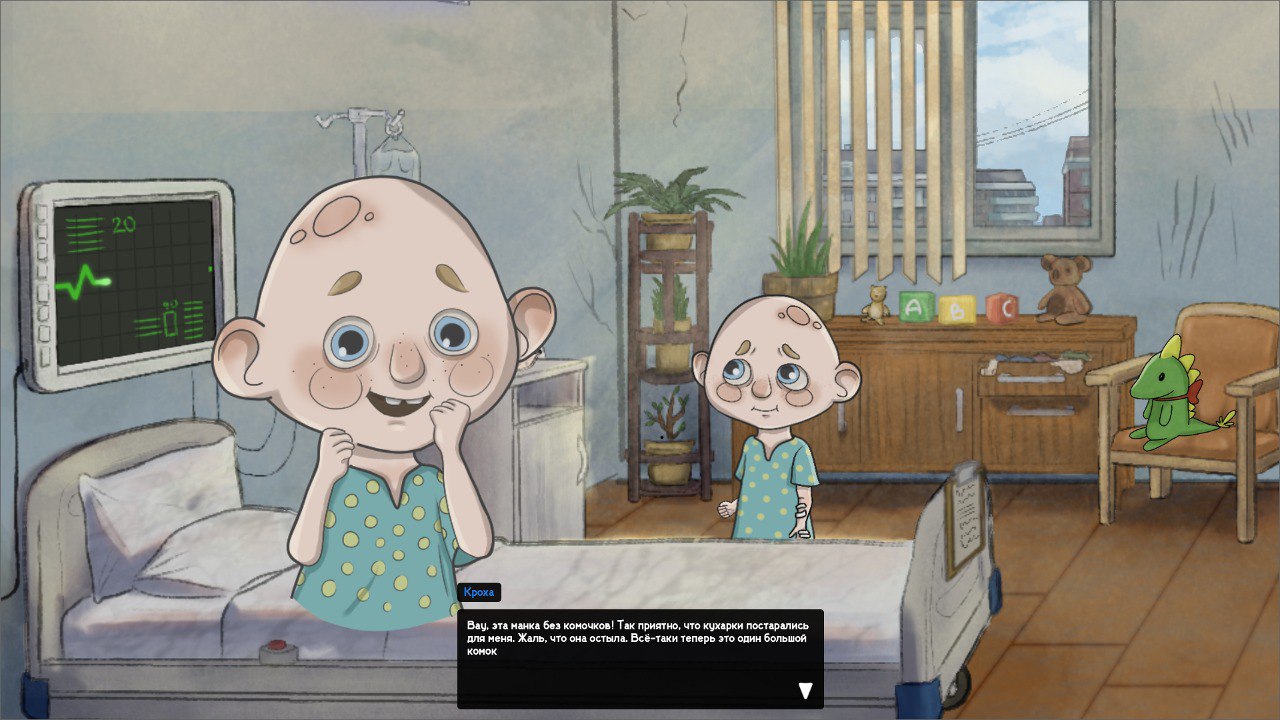Advance dialogue with the white arrow
This screenshot has width=1280, height=720.
(x=805, y=690)
